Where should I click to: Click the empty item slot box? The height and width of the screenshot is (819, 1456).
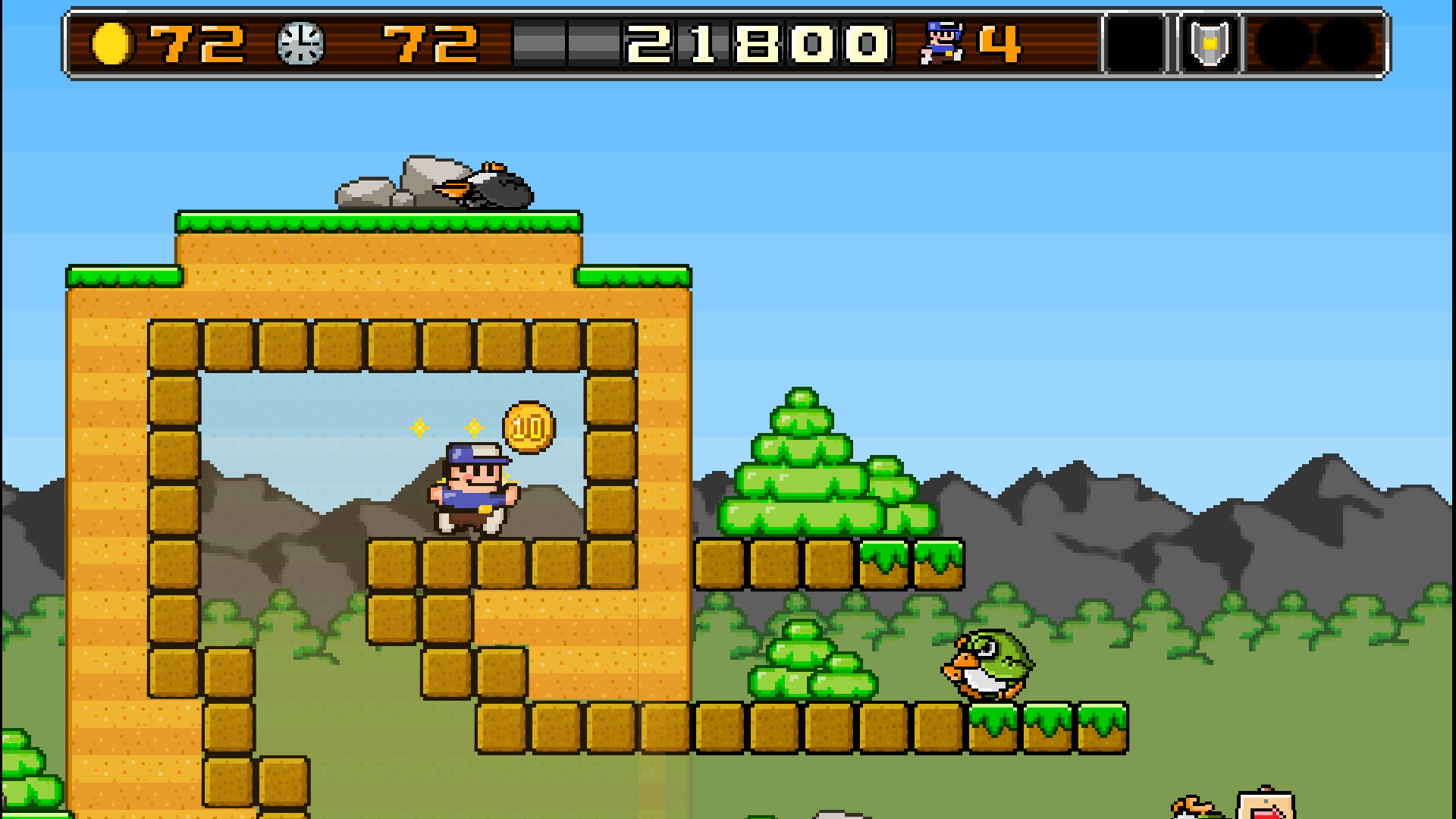1133,42
